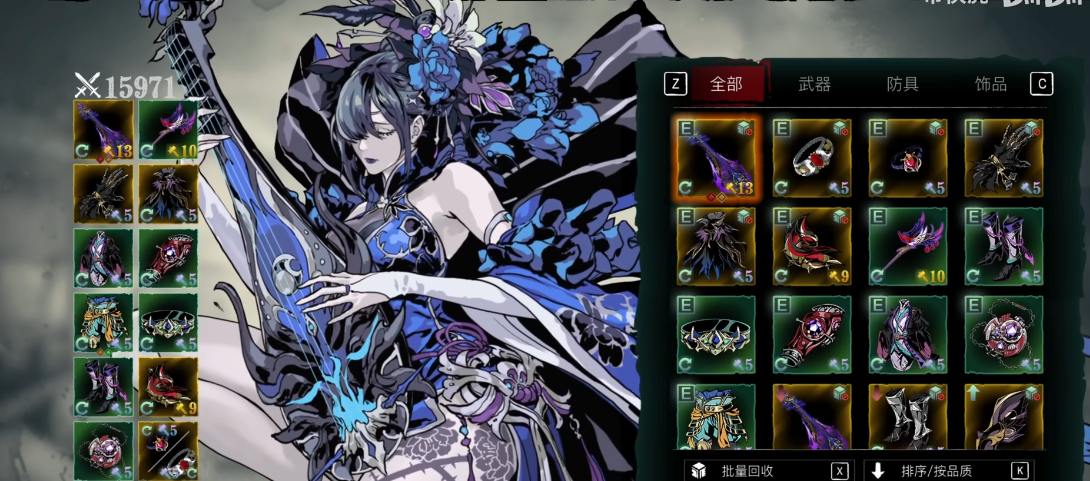Viewport: 1090px width, 481px height.
Task: Select the equipped teal and yellow scarf armor
Action: tap(103, 322)
